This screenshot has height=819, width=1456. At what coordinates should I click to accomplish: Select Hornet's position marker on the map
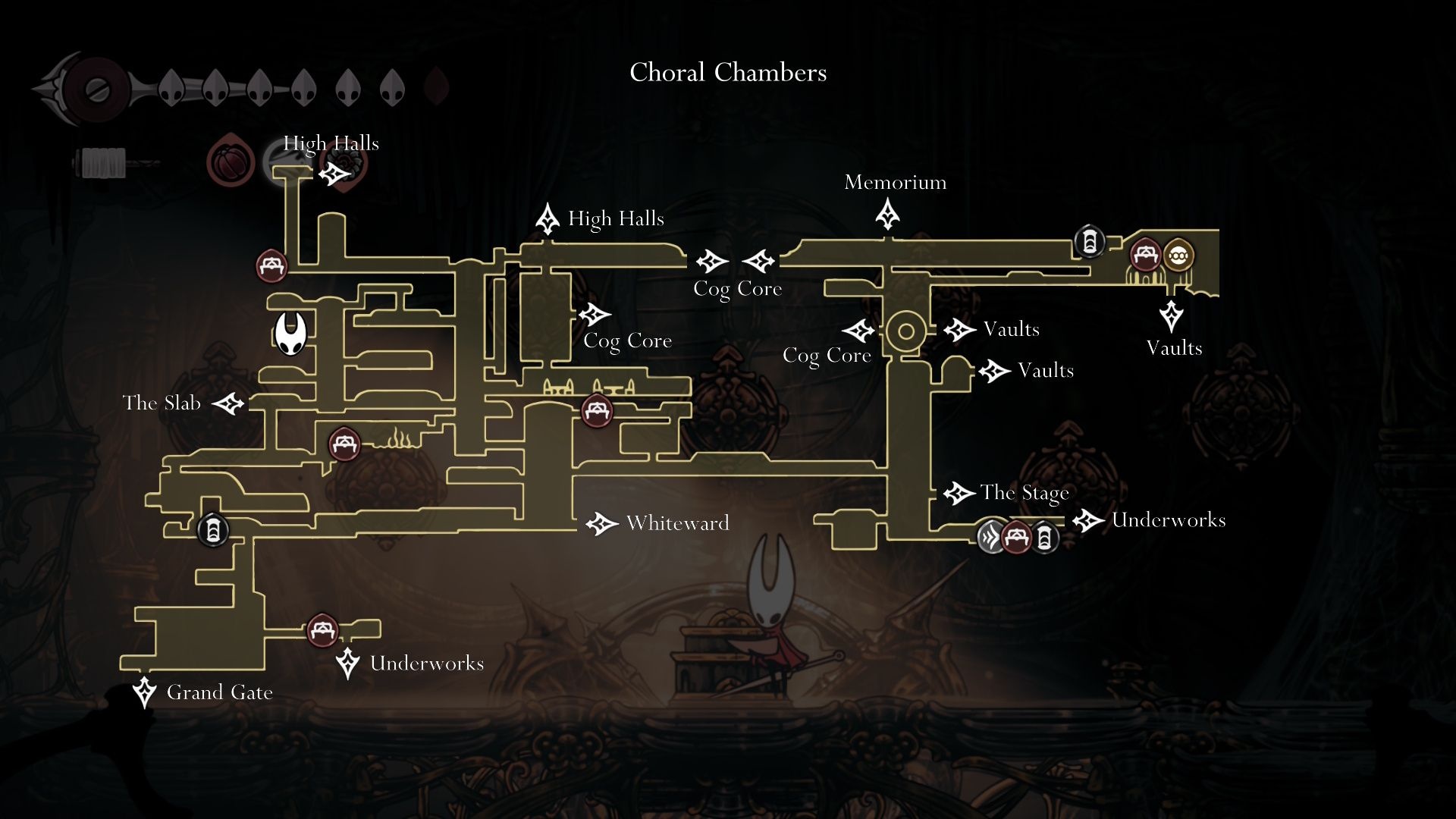tap(290, 334)
